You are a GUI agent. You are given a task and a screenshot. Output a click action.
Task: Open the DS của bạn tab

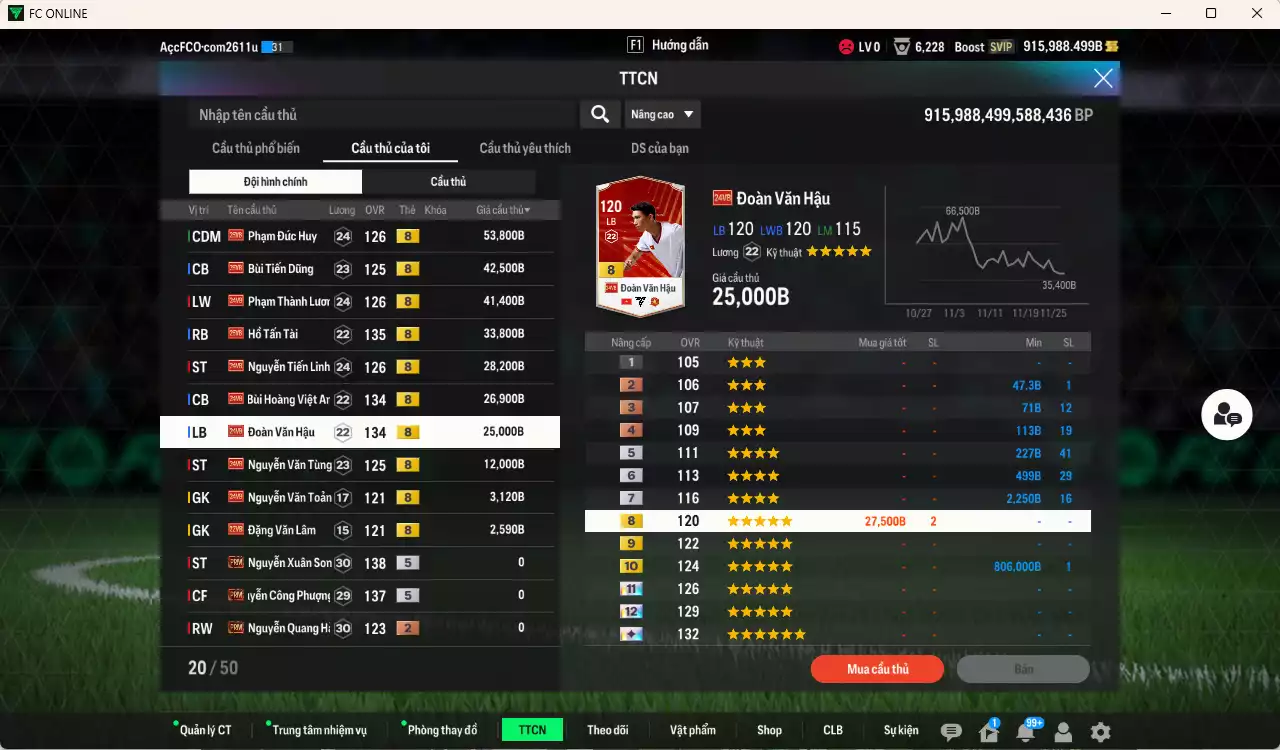click(x=659, y=148)
